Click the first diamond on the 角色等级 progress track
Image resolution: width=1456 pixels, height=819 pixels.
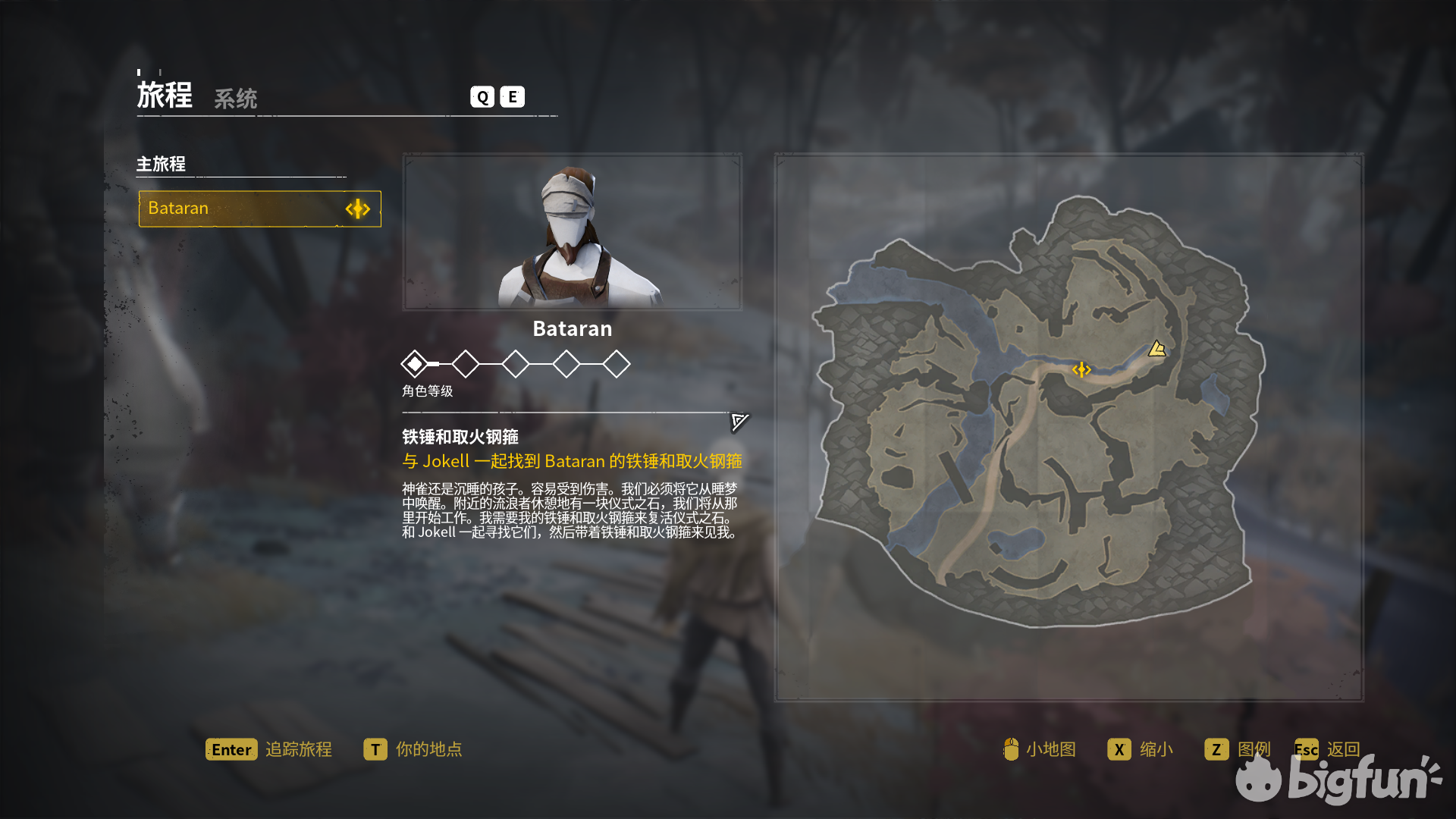[x=416, y=364]
